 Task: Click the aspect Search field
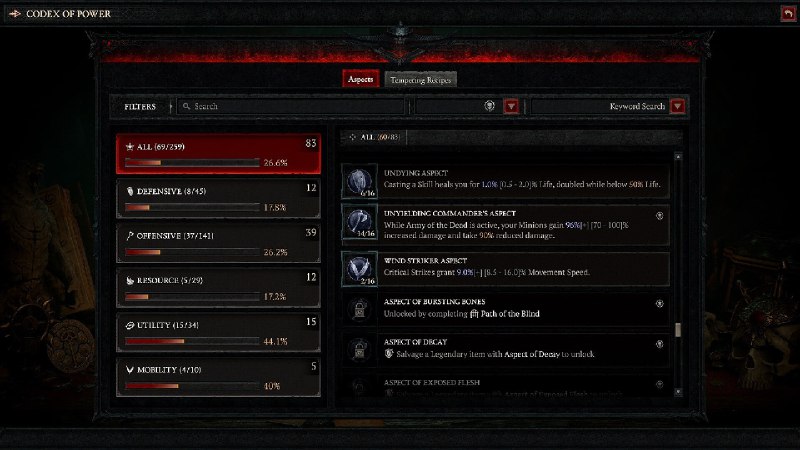pos(290,106)
